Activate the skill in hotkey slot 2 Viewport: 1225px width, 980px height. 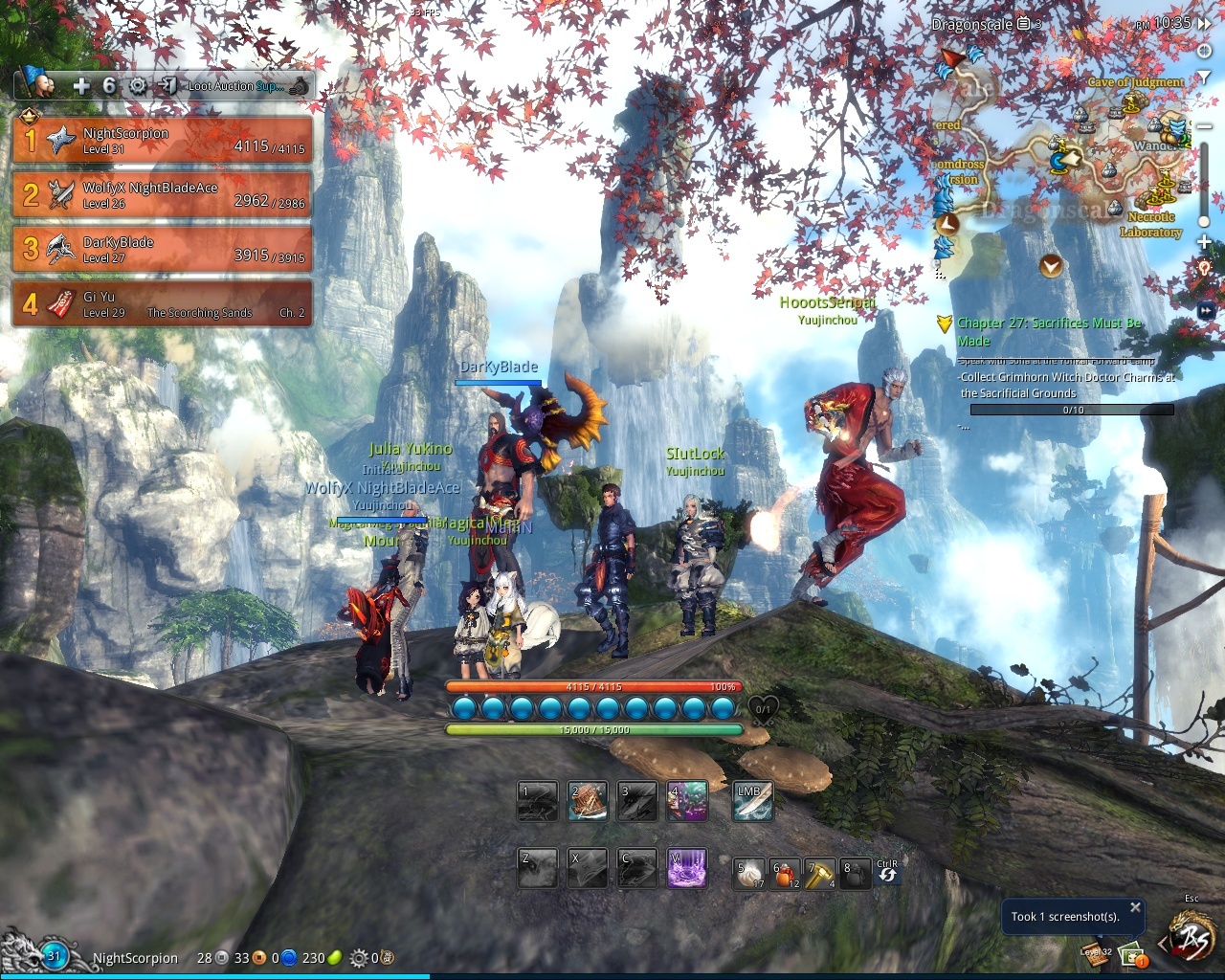588,802
